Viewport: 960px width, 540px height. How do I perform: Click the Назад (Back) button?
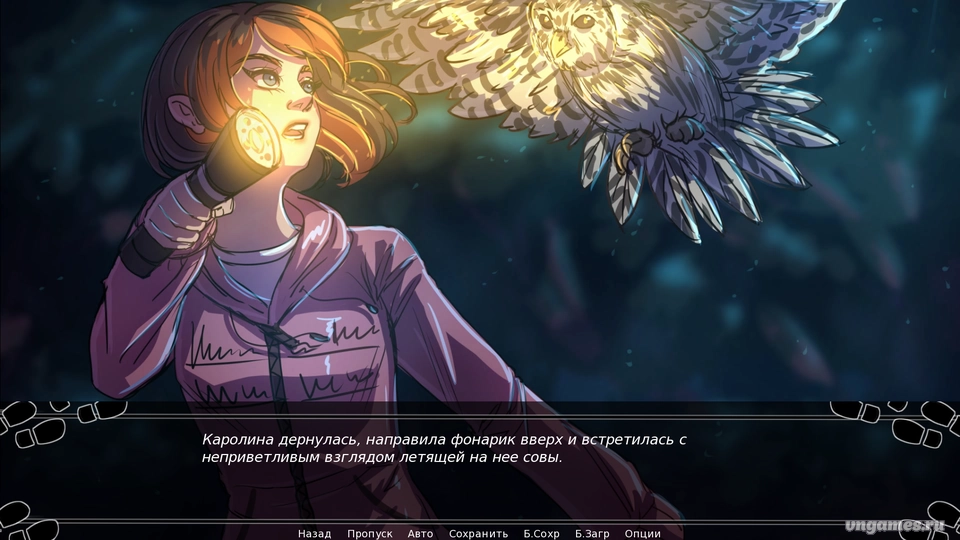[314, 534]
